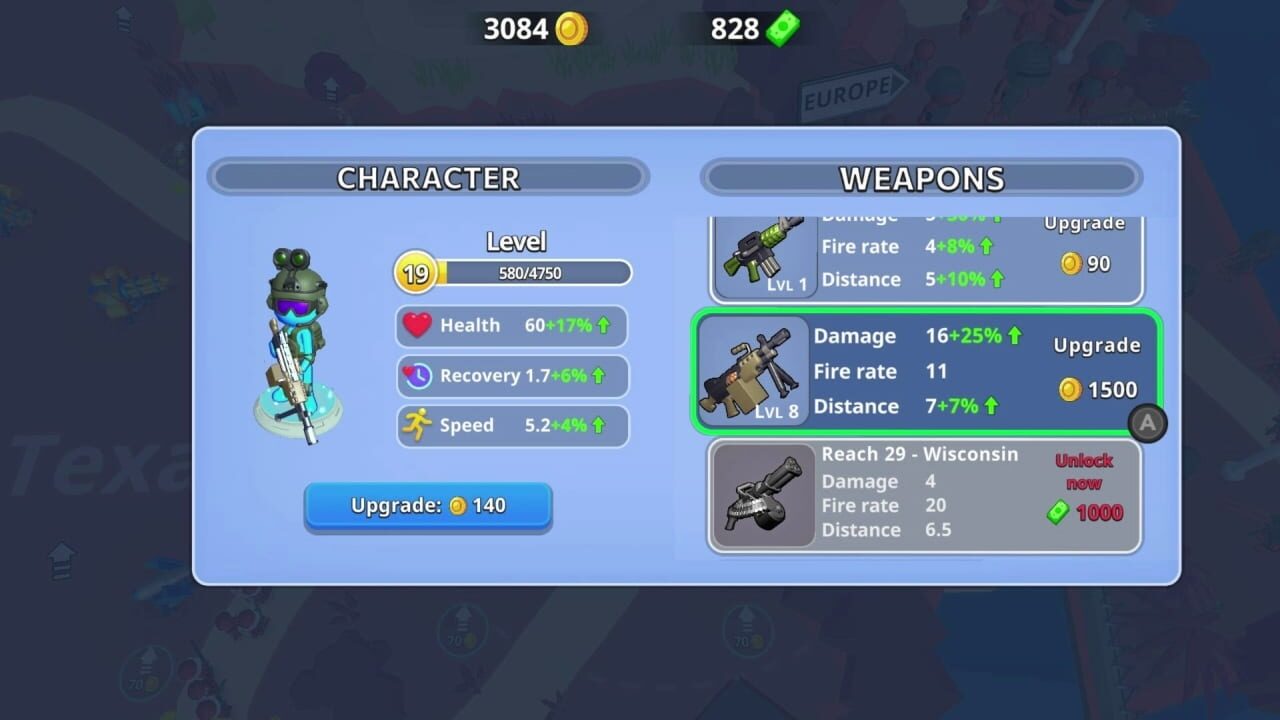1280x720 pixels.
Task: Select the level 8 machine gun thumbnail
Action: click(x=755, y=375)
